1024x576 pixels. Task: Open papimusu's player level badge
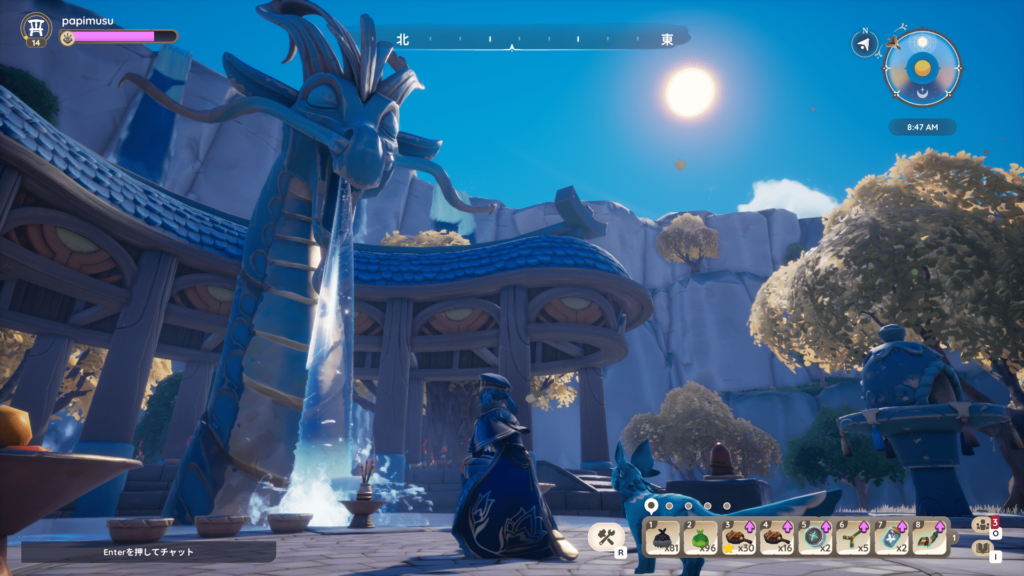36,29
